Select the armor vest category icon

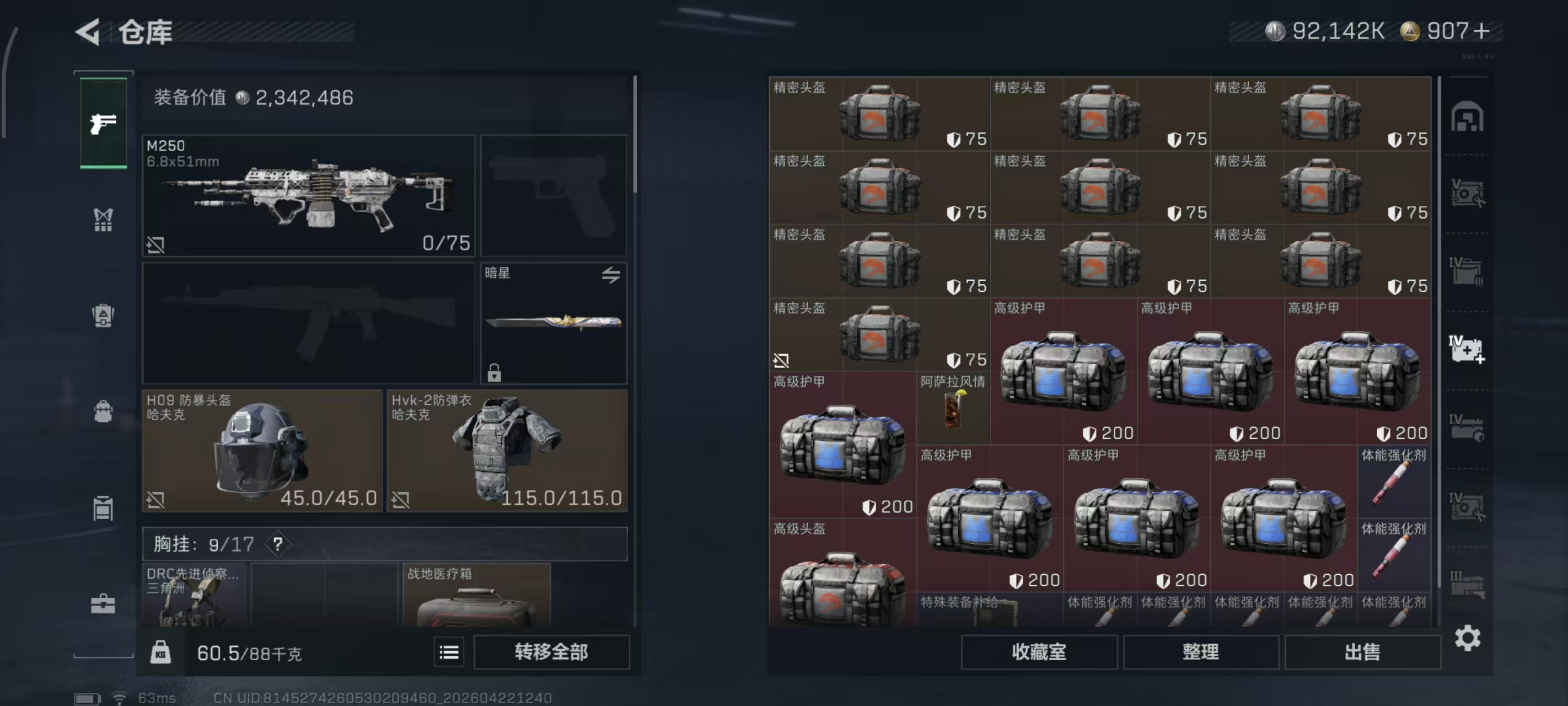pos(104,315)
